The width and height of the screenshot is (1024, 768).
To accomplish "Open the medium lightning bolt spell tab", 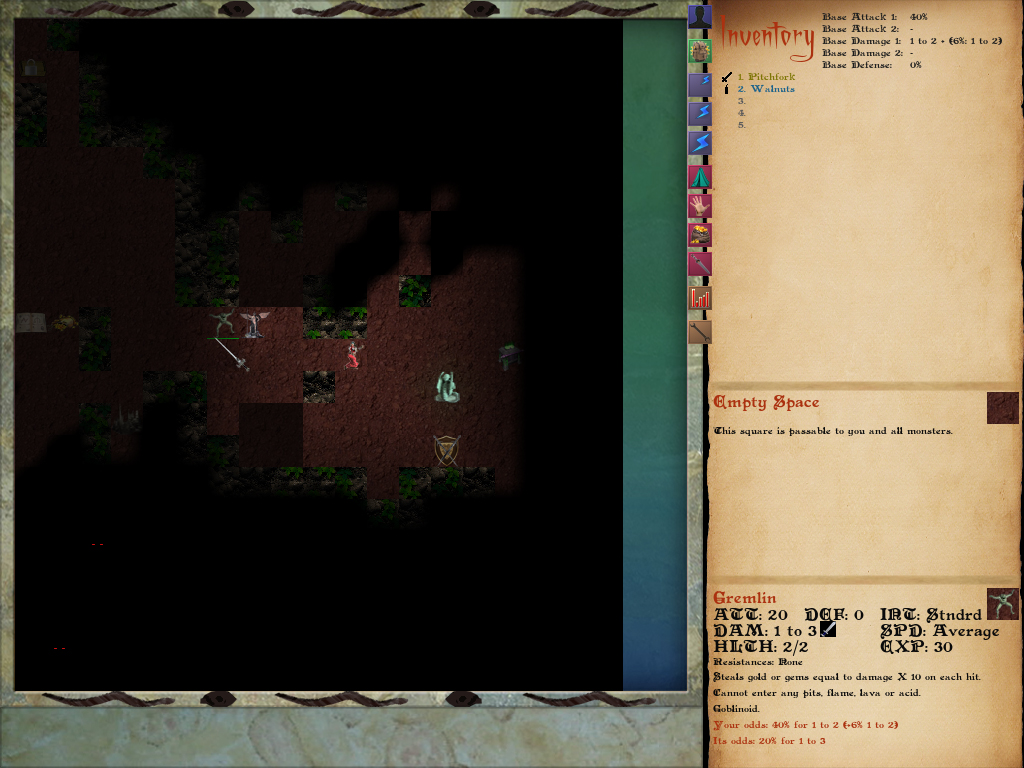I will pos(700,114).
